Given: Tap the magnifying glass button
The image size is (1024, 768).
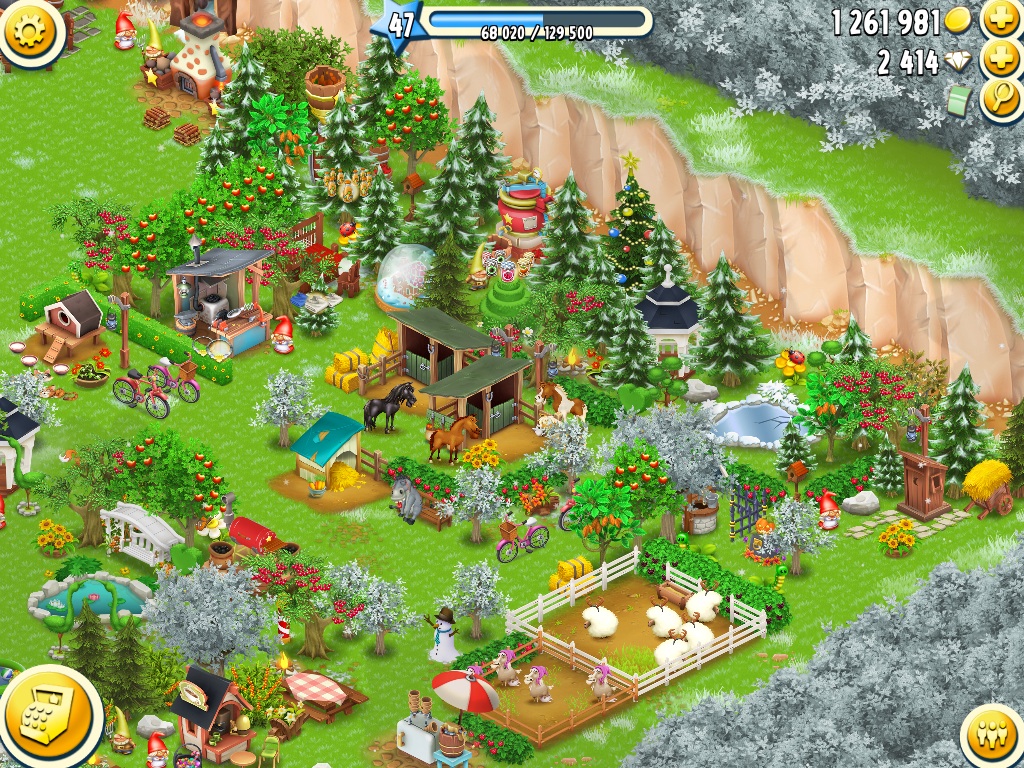Looking at the screenshot, I should click(999, 99).
